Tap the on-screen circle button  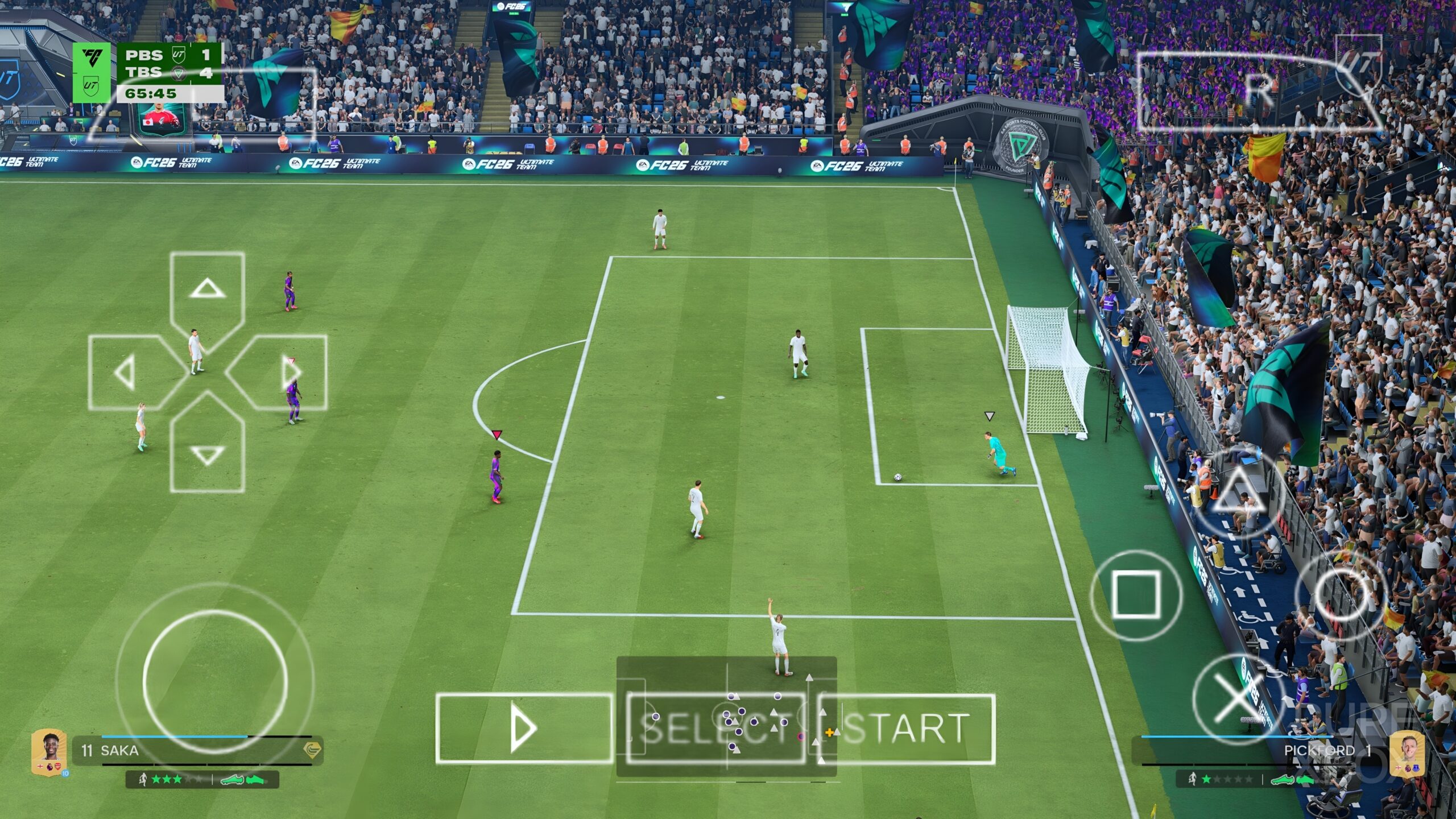(x=1342, y=595)
